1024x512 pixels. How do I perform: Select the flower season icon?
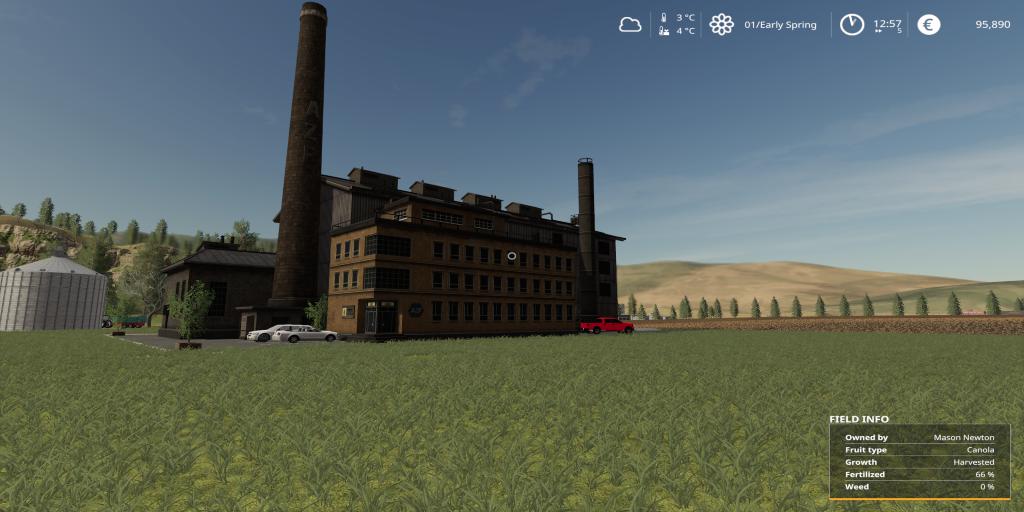pos(721,25)
